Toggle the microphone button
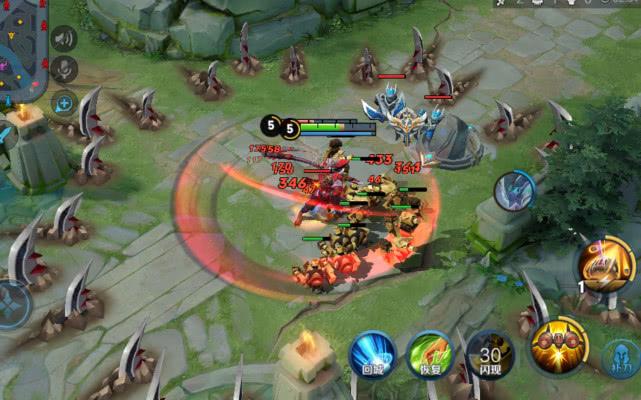This screenshot has height=400, width=641. coord(64,70)
